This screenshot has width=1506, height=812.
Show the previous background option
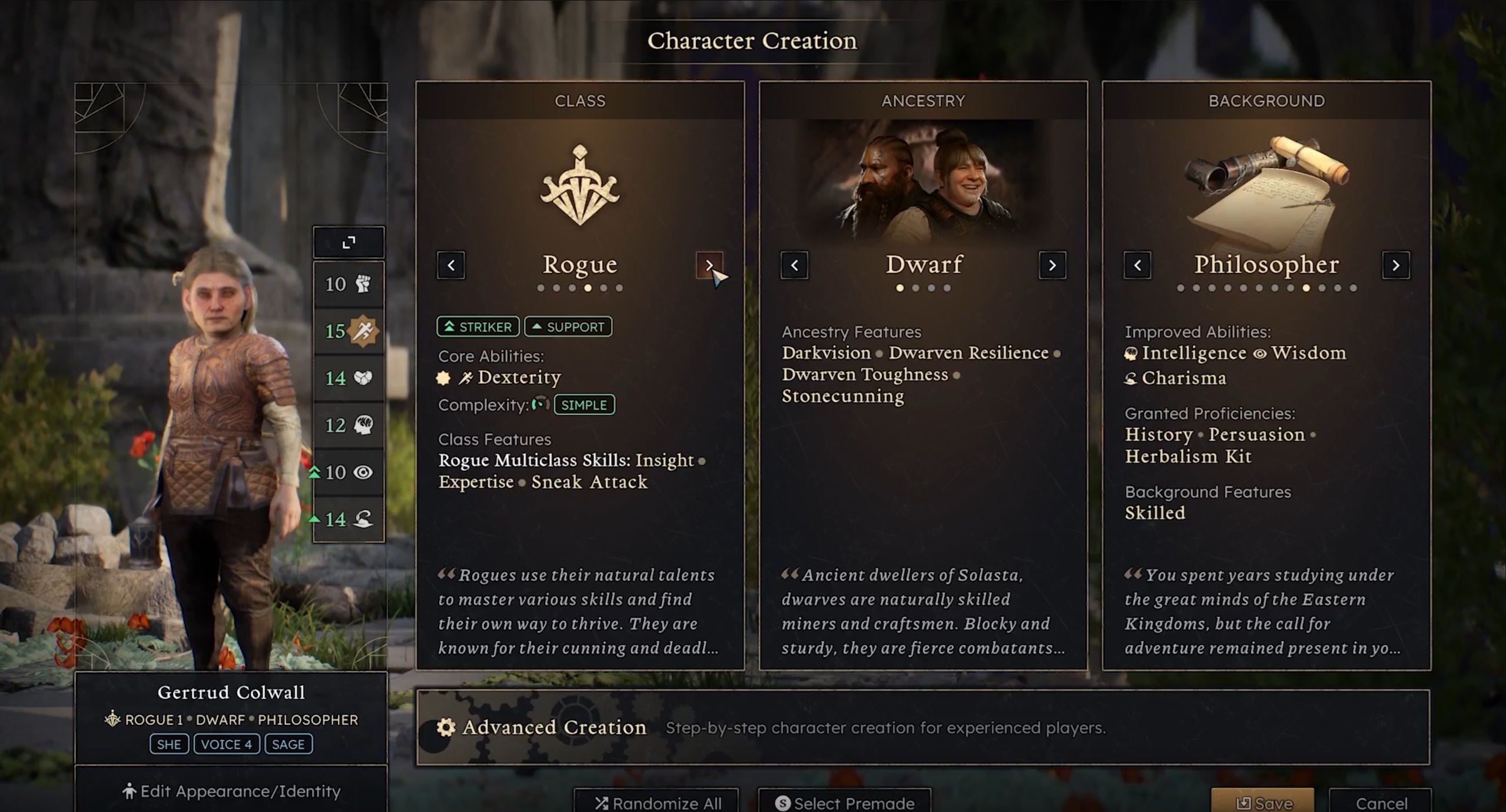pos(1137,265)
